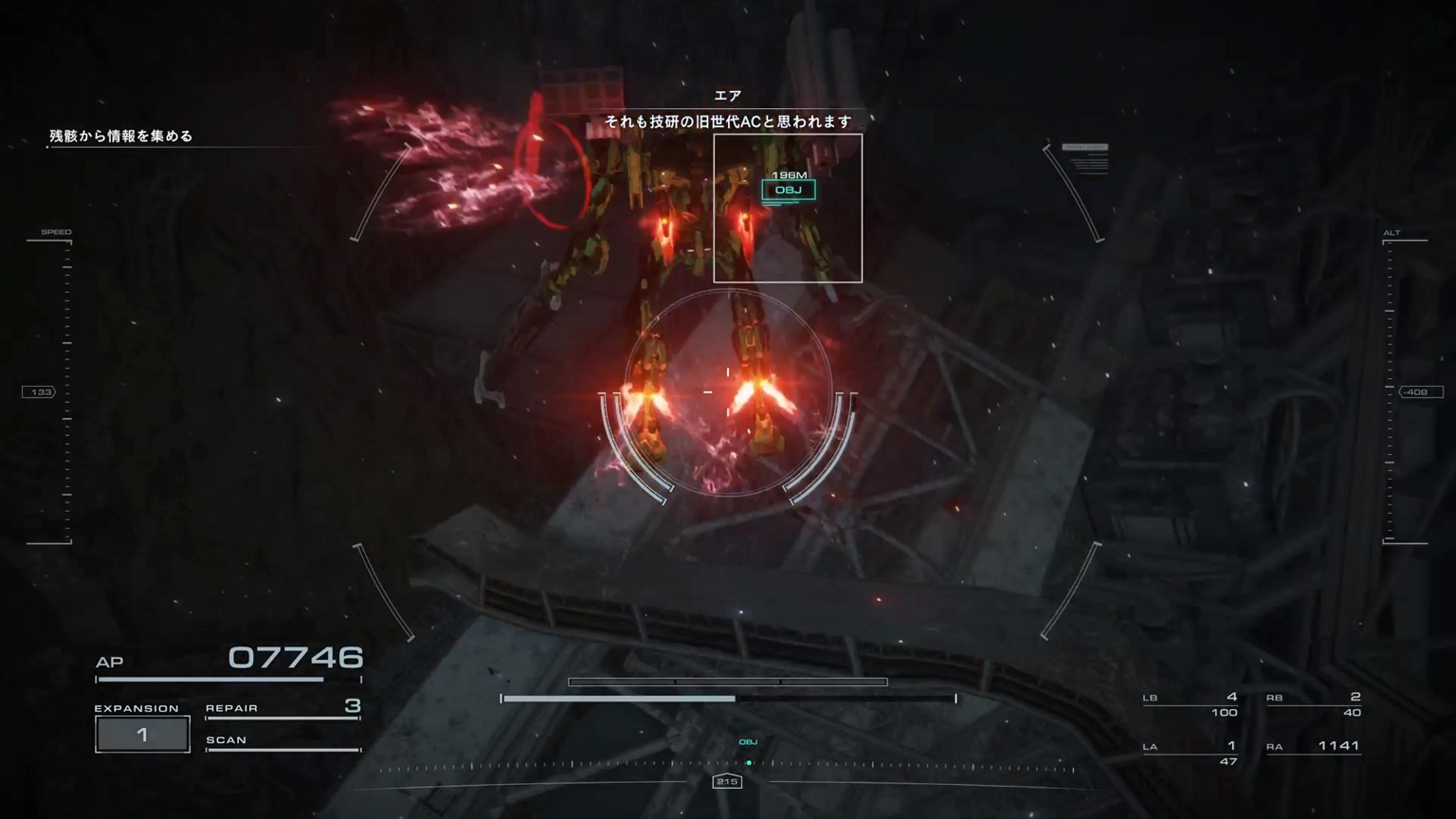
Task: Click the OBJ marker on the compass
Action: (748, 743)
